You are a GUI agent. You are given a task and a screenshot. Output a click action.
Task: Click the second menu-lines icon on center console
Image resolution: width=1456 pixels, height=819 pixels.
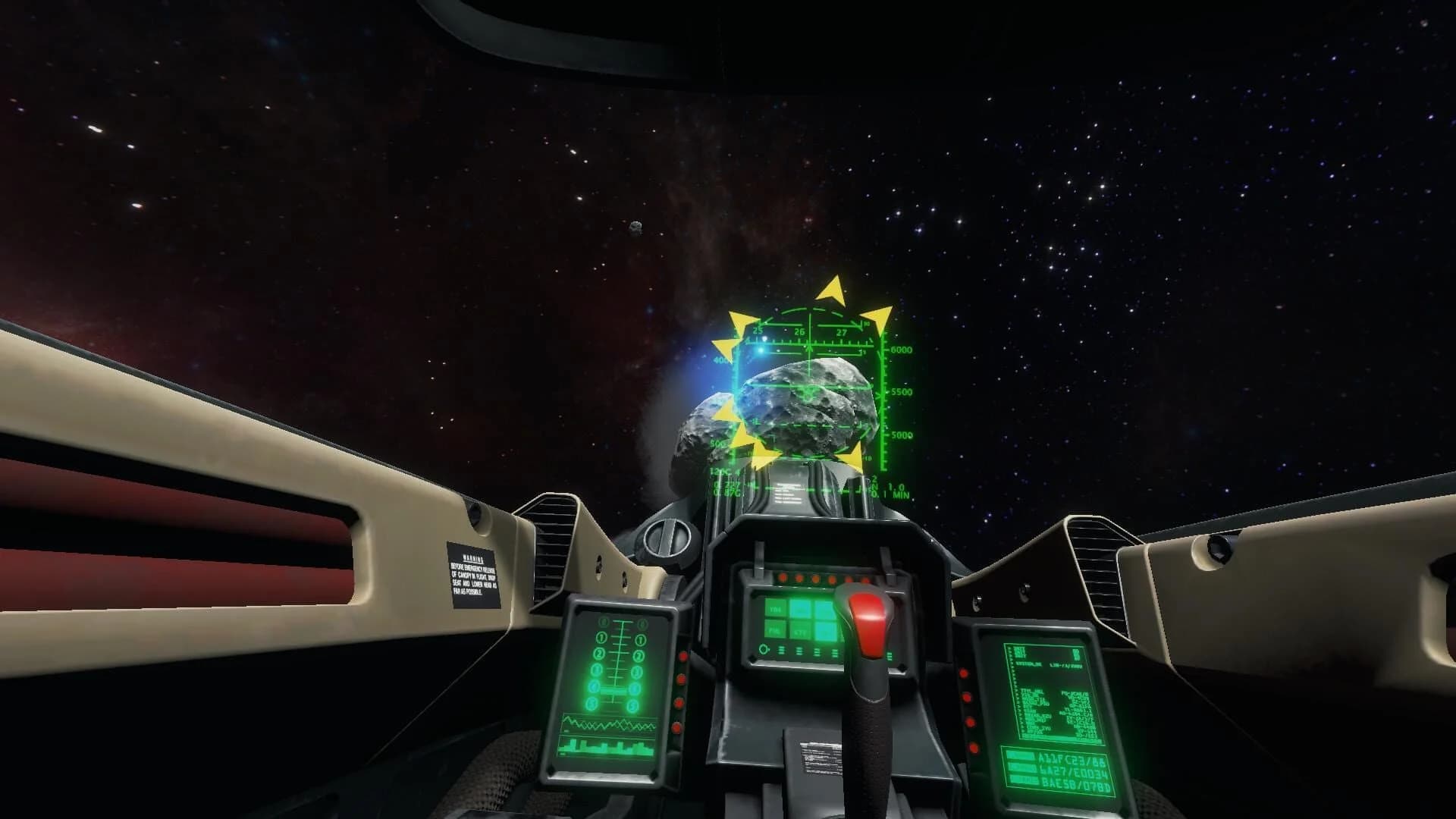click(x=799, y=652)
